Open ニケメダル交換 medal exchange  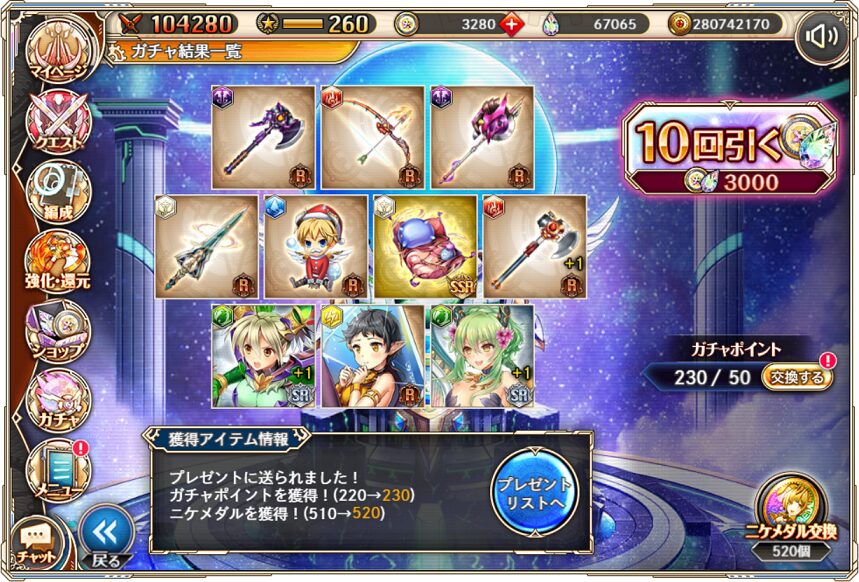point(790,513)
